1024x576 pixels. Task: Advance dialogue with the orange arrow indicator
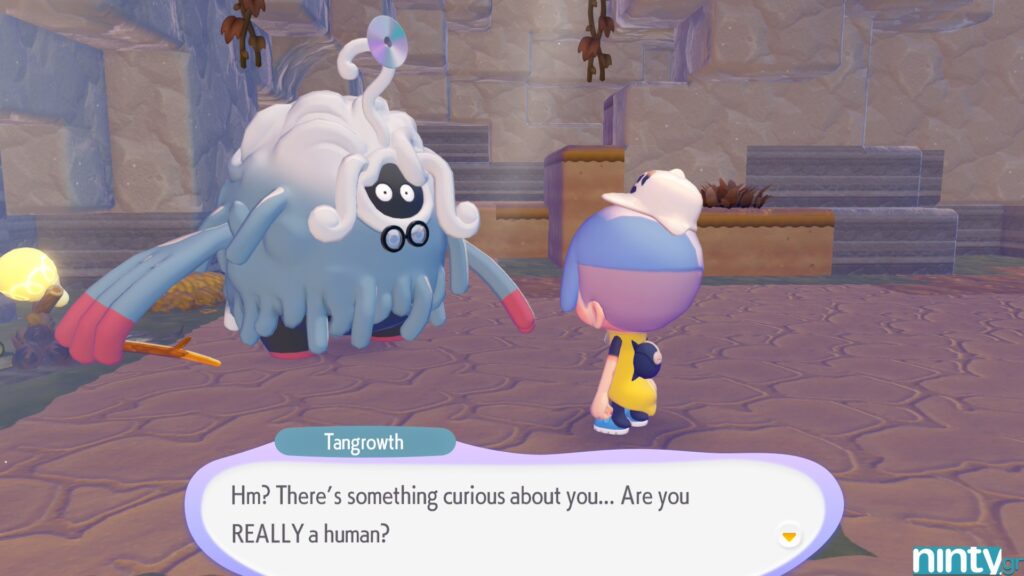[x=789, y=536]
